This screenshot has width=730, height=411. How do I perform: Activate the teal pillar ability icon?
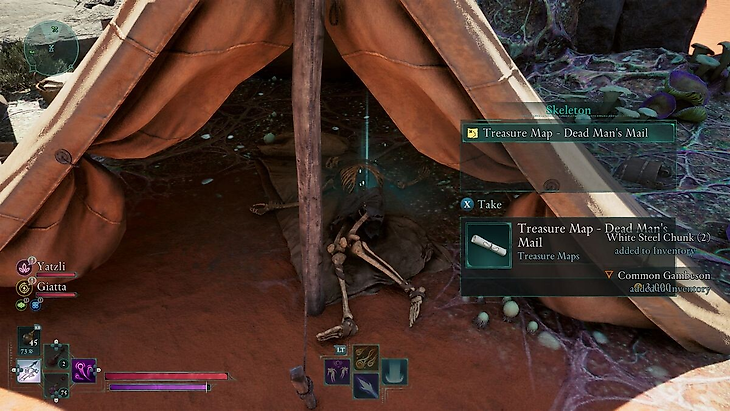pyautogui.click(x=394, y=371)
